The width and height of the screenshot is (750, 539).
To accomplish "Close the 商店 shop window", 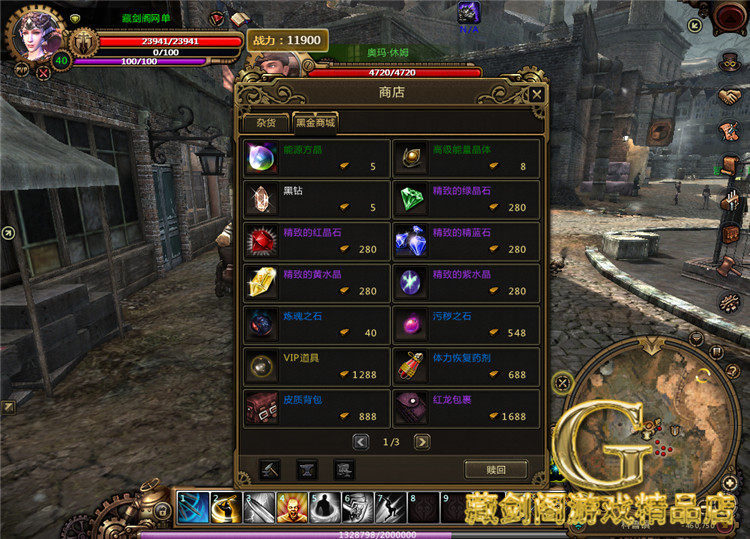I will tap(537, 94).
